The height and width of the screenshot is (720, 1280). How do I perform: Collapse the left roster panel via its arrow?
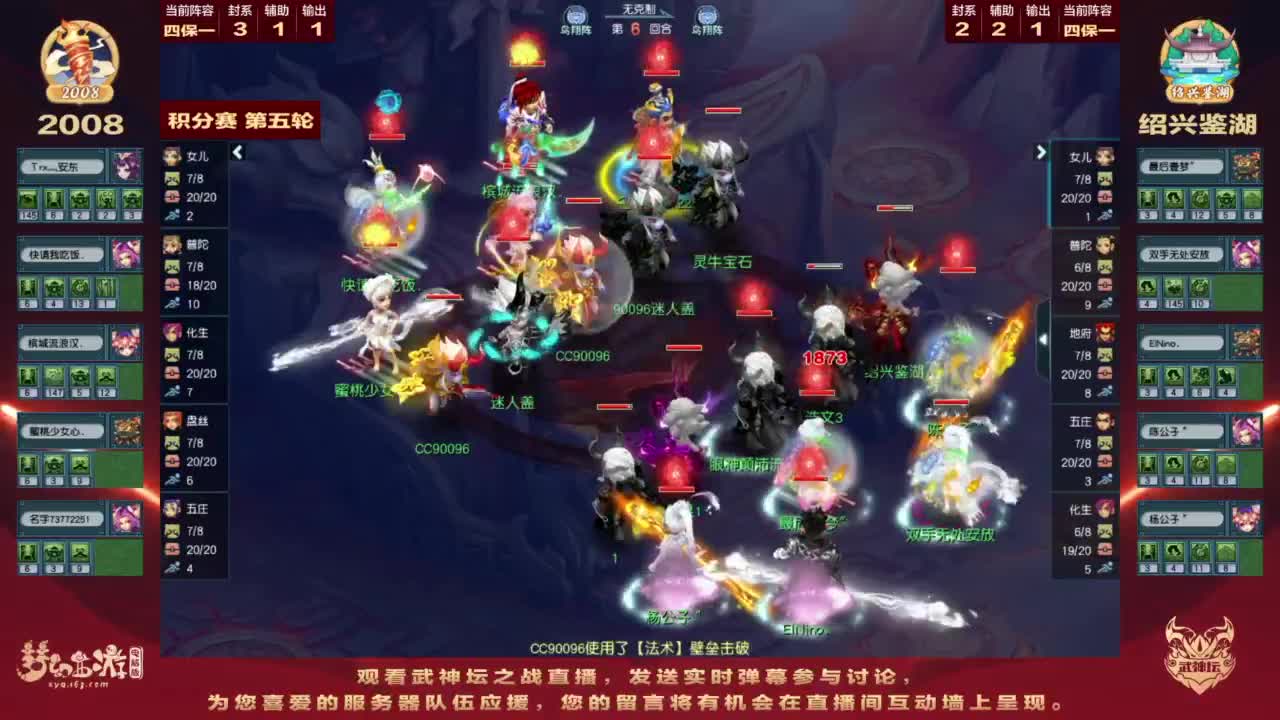[237, 154]
